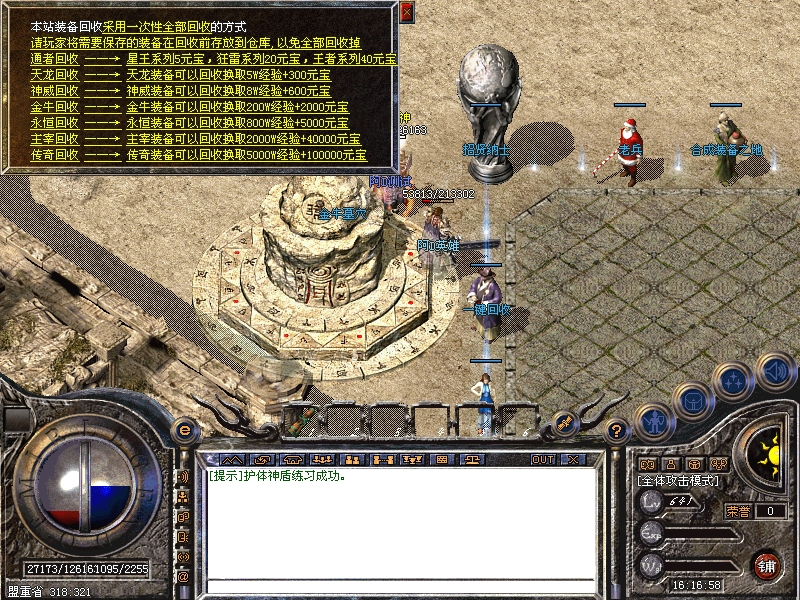Viewport: 800px width, 600px height.
Task: Toggle sound with the speaker button
Action: click(x=775, y=371)
